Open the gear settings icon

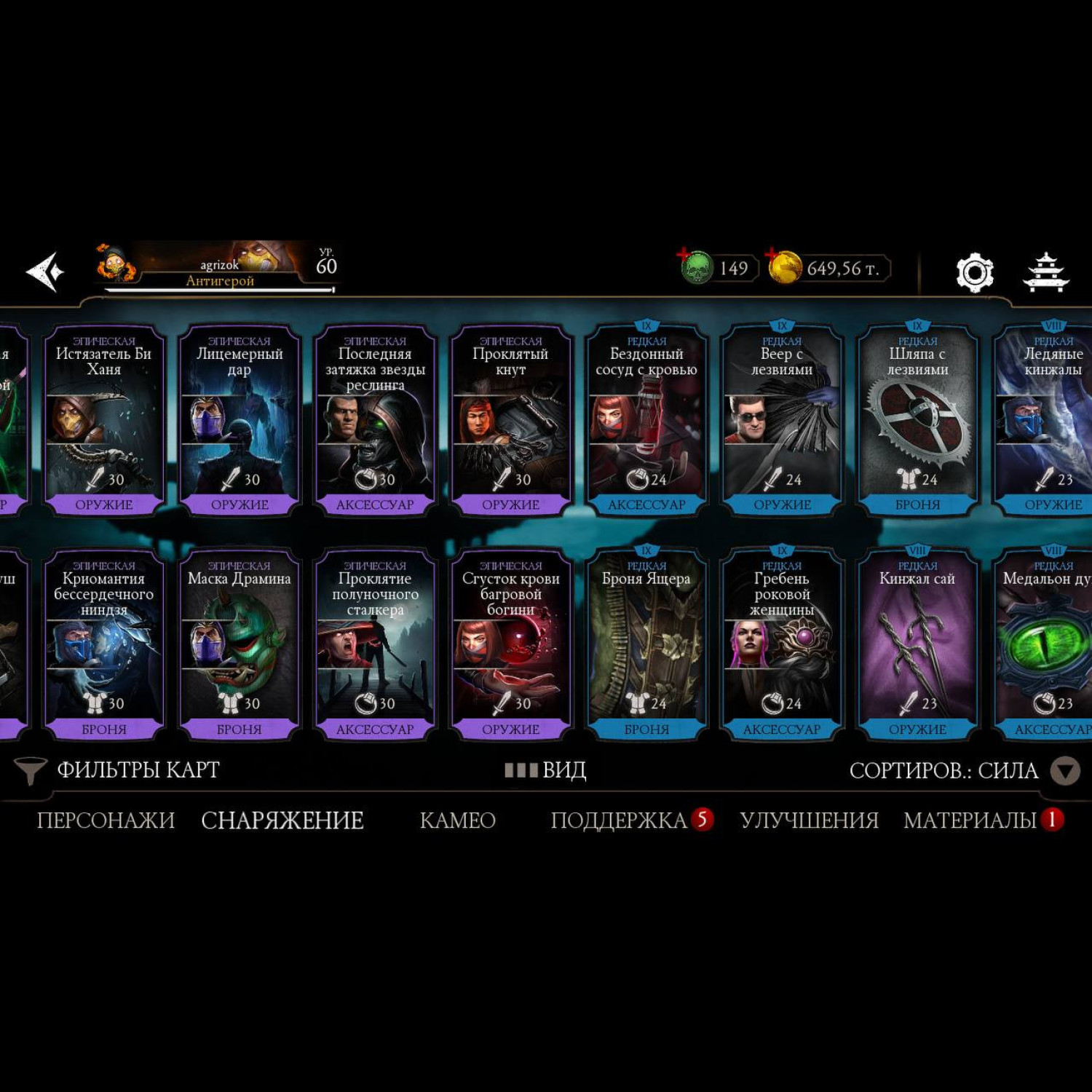coord(975,272)
